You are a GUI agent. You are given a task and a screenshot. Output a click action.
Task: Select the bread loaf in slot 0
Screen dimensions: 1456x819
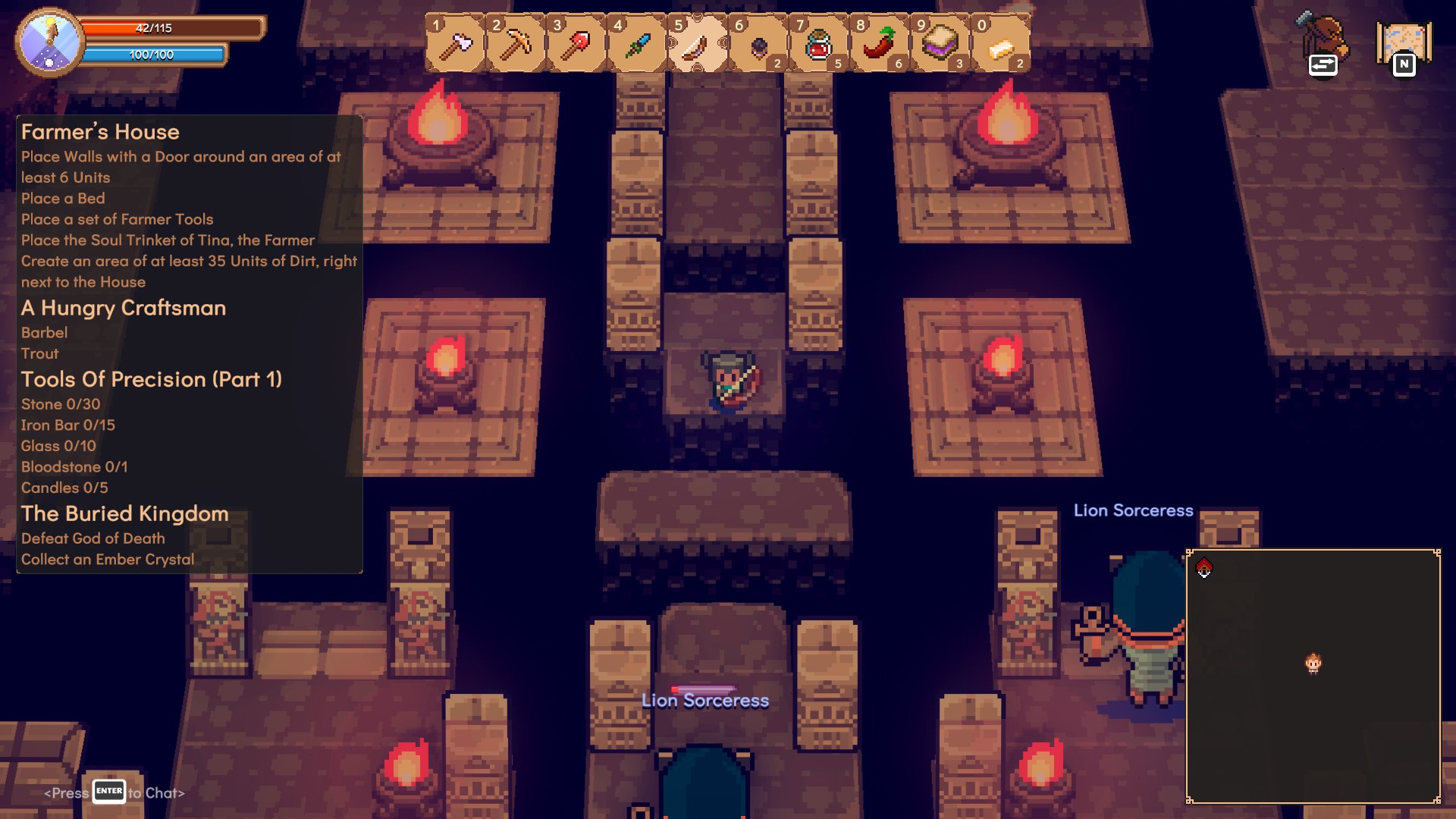(1001, 45)
